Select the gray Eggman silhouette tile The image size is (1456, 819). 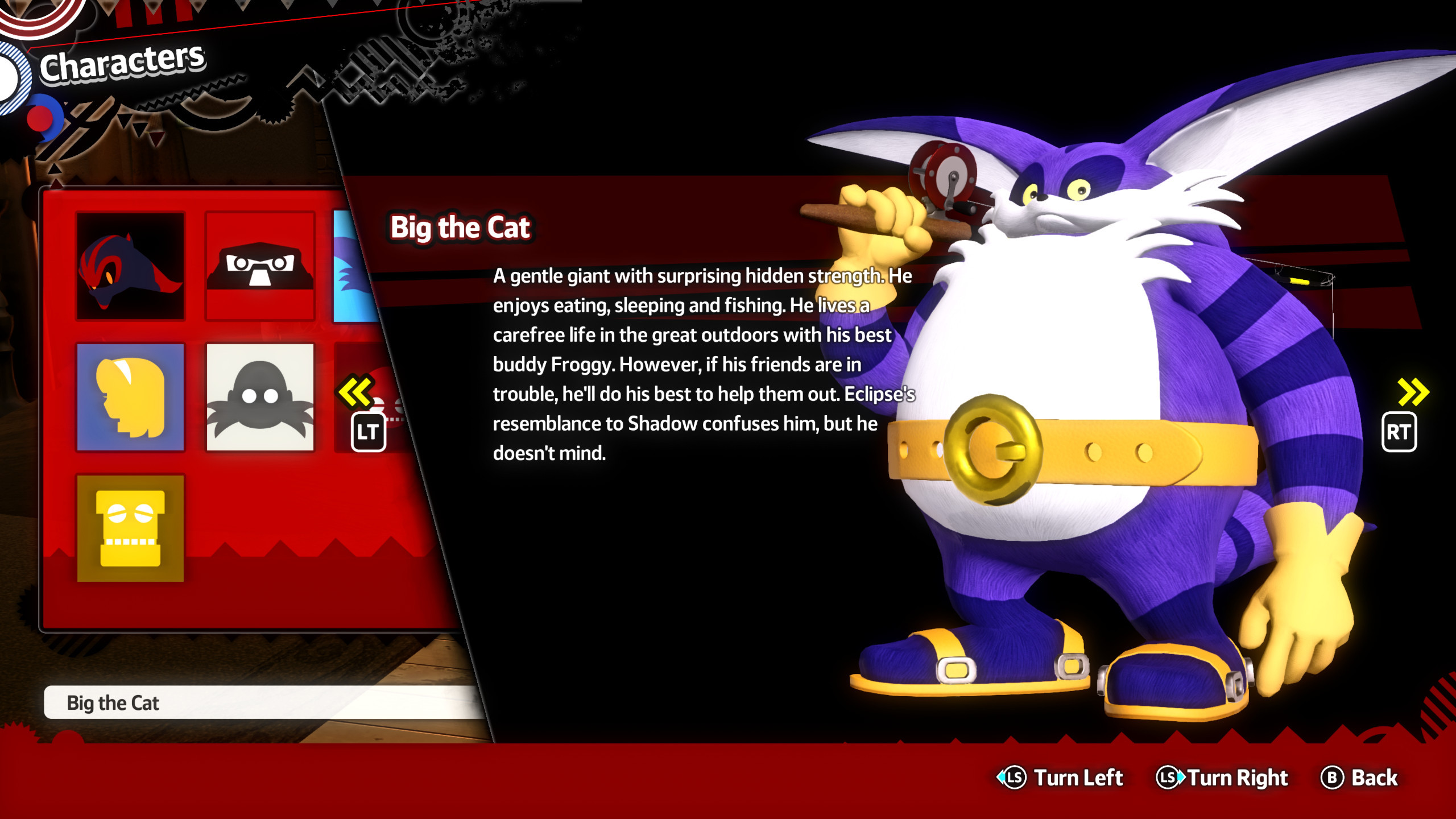click(260, 397)
